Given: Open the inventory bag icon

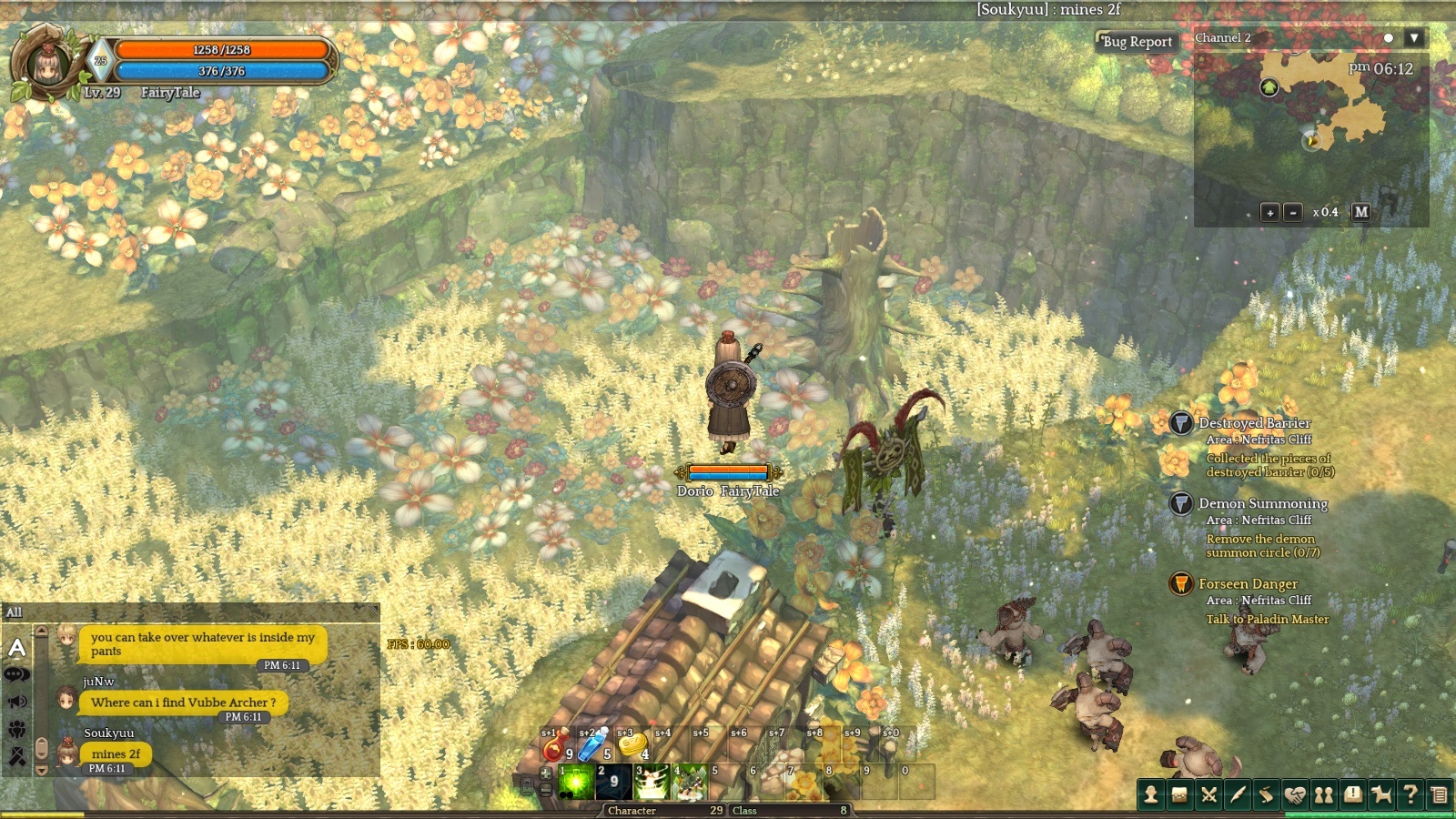Looking at the screenshot, I should (1179, 794).
